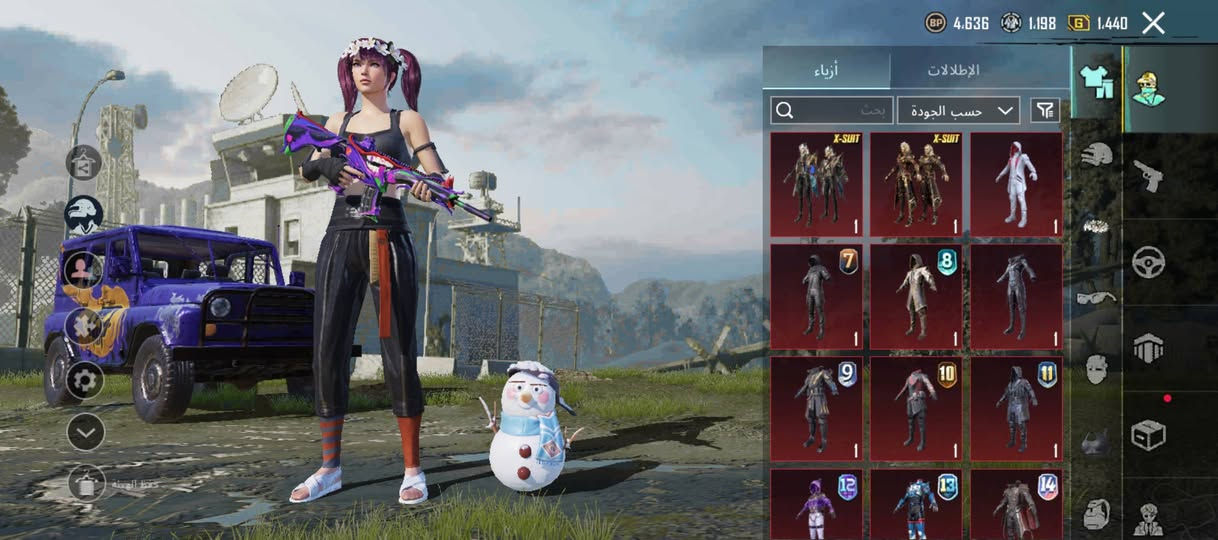This screenshot has width=1218, height=540.
Task: Switch to the أزياء outfits tab
Action: tap(825, 69)
